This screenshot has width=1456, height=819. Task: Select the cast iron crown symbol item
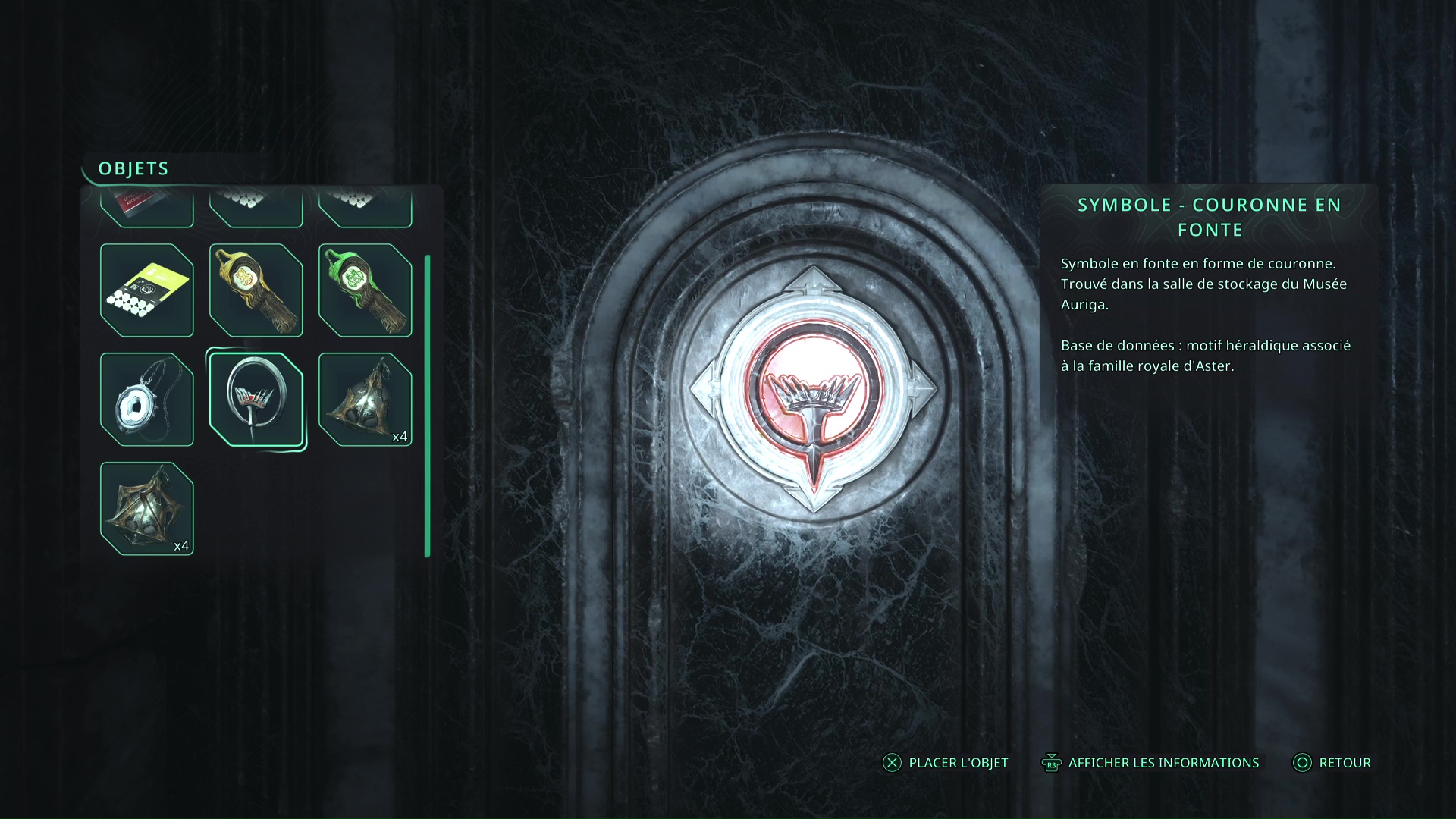click(x=256, y=399)
